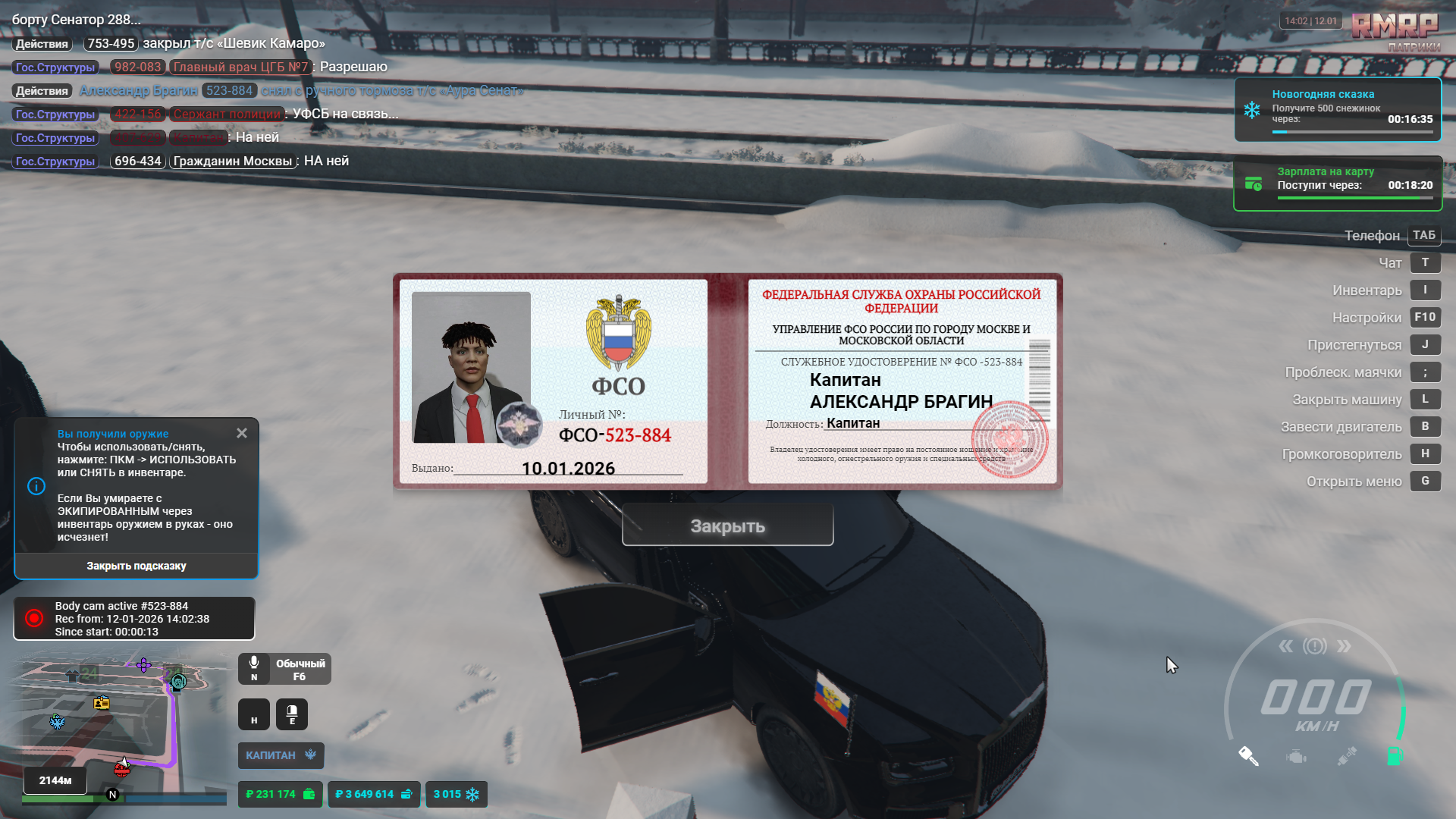The width and height of the screenshot is (1456, 819).
Task: Open the Новогодняя сказка event notification
Action: 1338,109
